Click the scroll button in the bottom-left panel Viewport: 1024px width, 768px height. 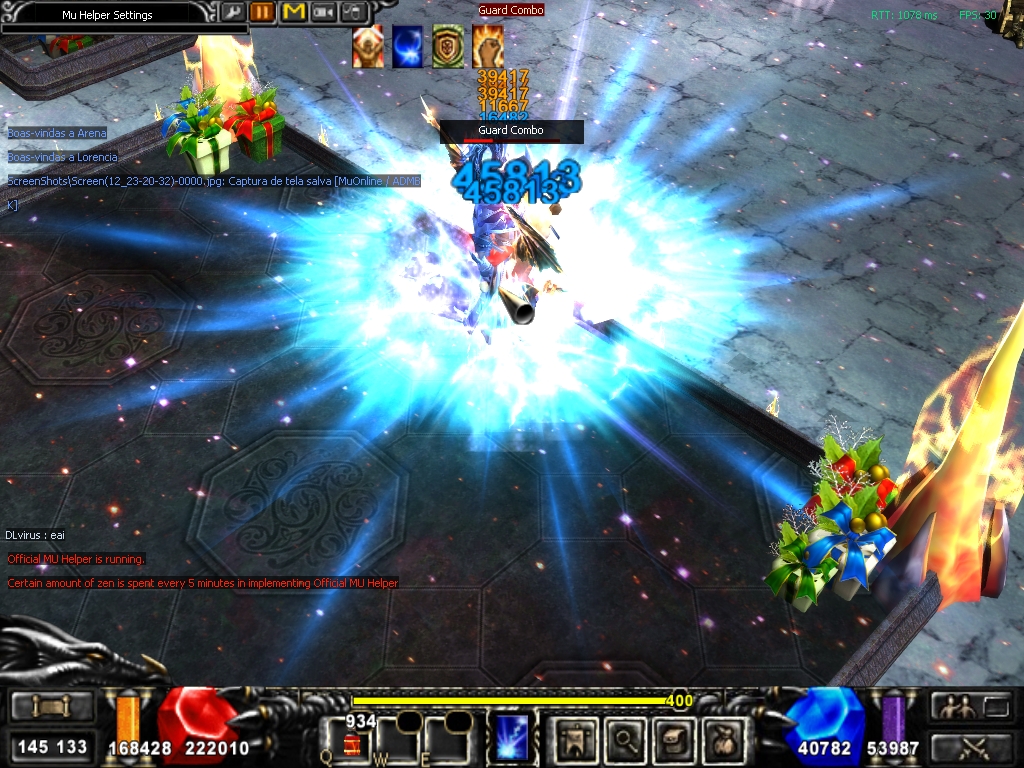pyautogui.click(x=52, y=707)
